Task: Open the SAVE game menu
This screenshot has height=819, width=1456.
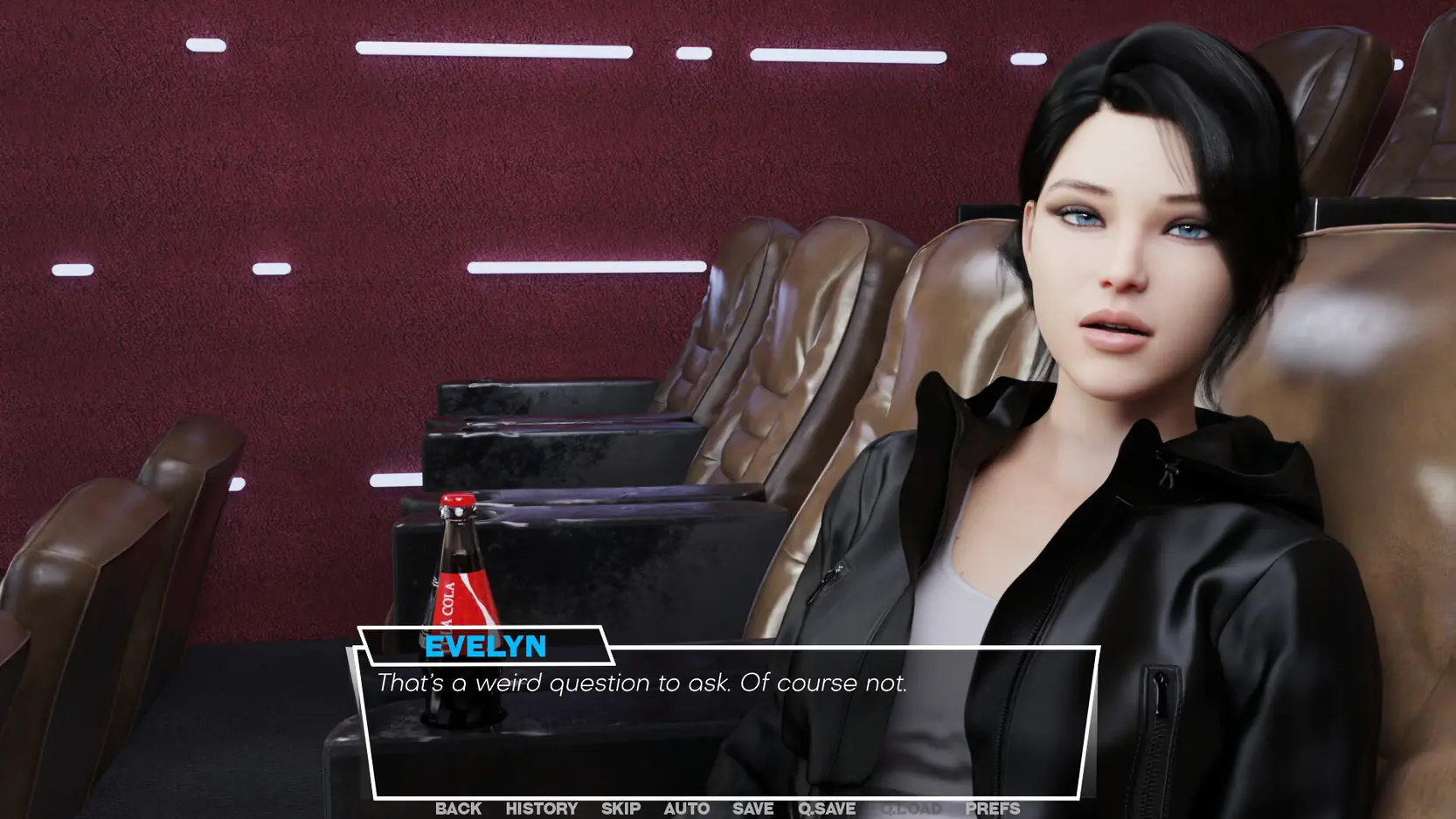Action: point(752,809)
